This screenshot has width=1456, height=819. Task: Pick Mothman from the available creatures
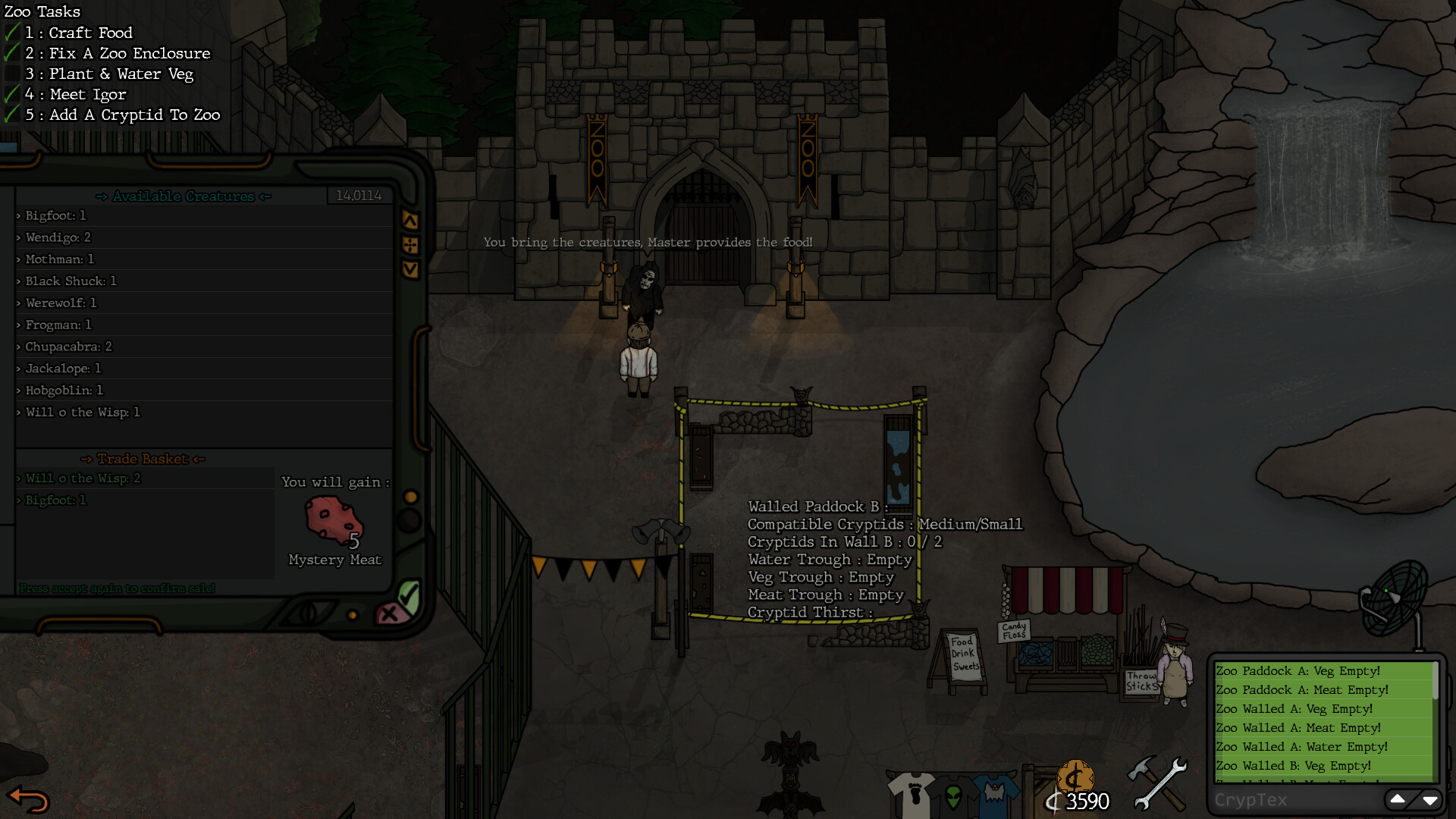60,259
